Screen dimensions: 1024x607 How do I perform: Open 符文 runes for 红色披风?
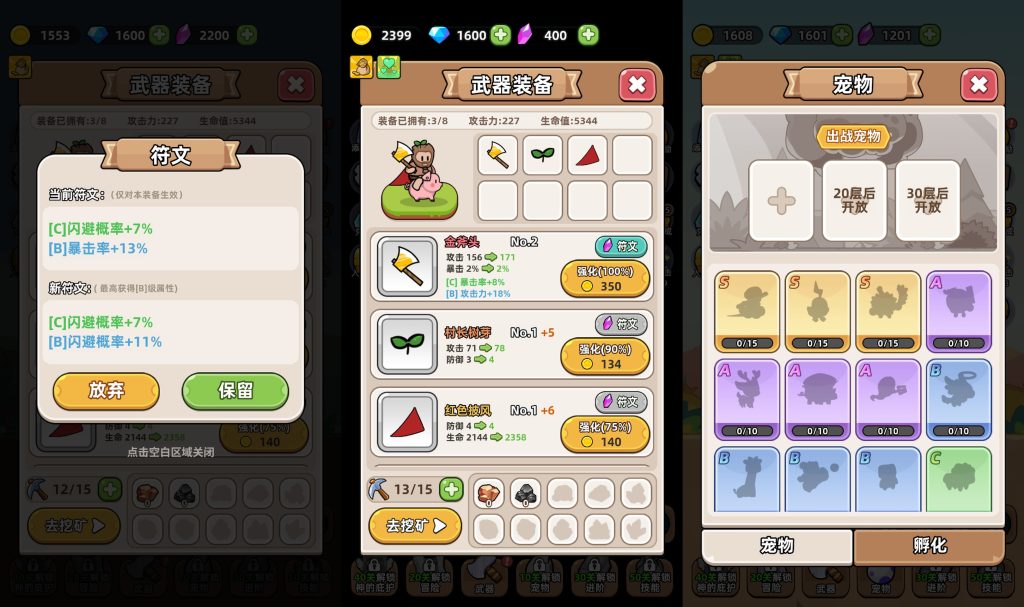coord(620,401)
